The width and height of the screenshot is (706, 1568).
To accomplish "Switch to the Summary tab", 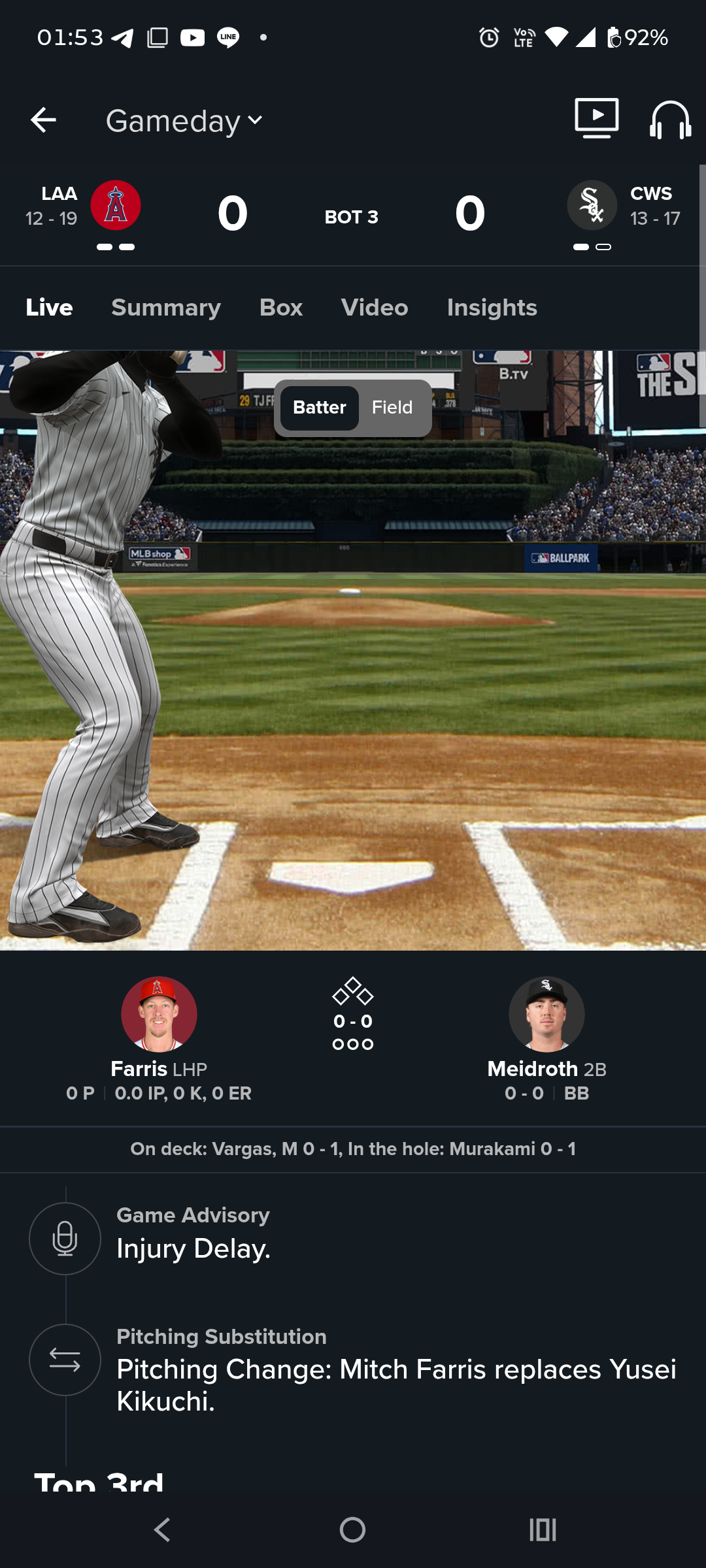I will (166, 308).
